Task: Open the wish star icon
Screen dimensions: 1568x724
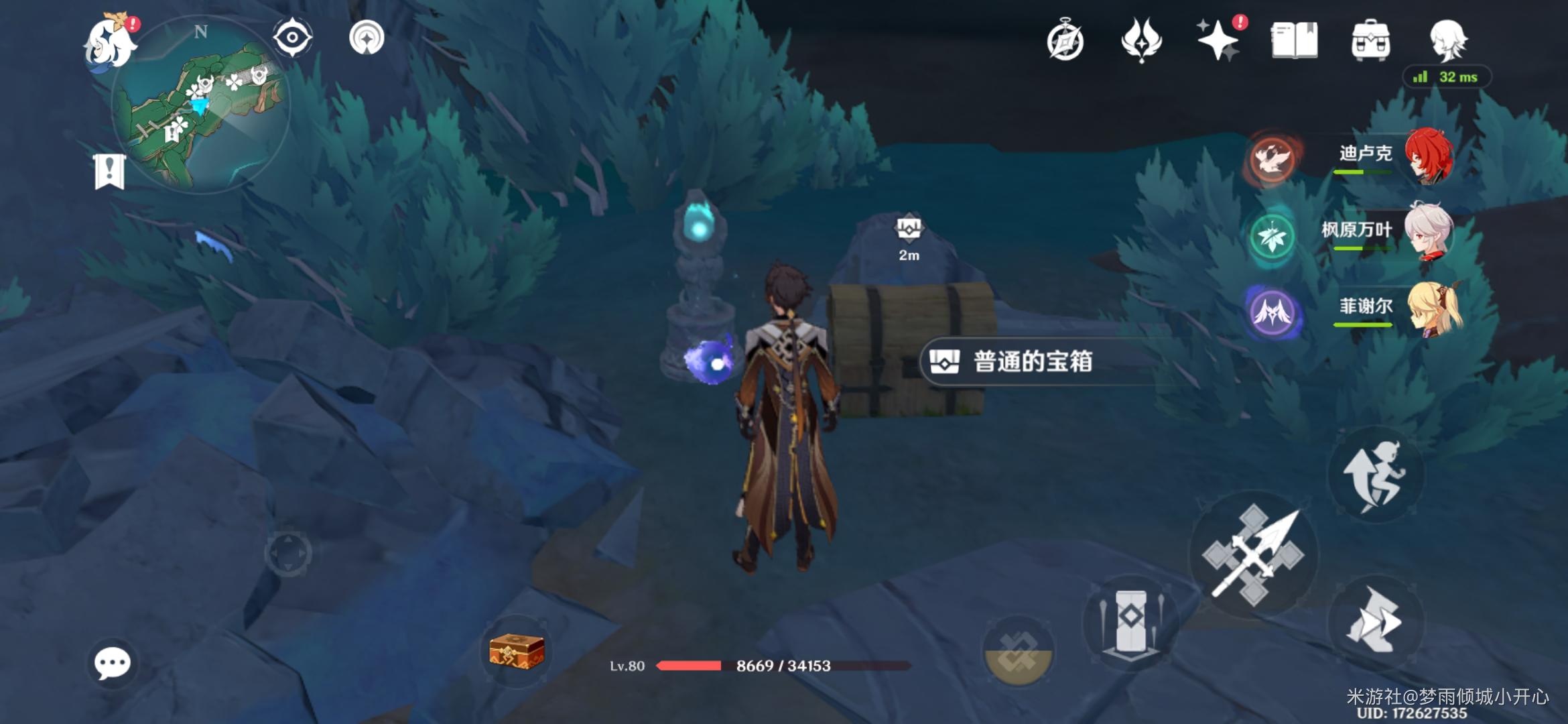Action: pyautogui.click(x=1219, y=40)
